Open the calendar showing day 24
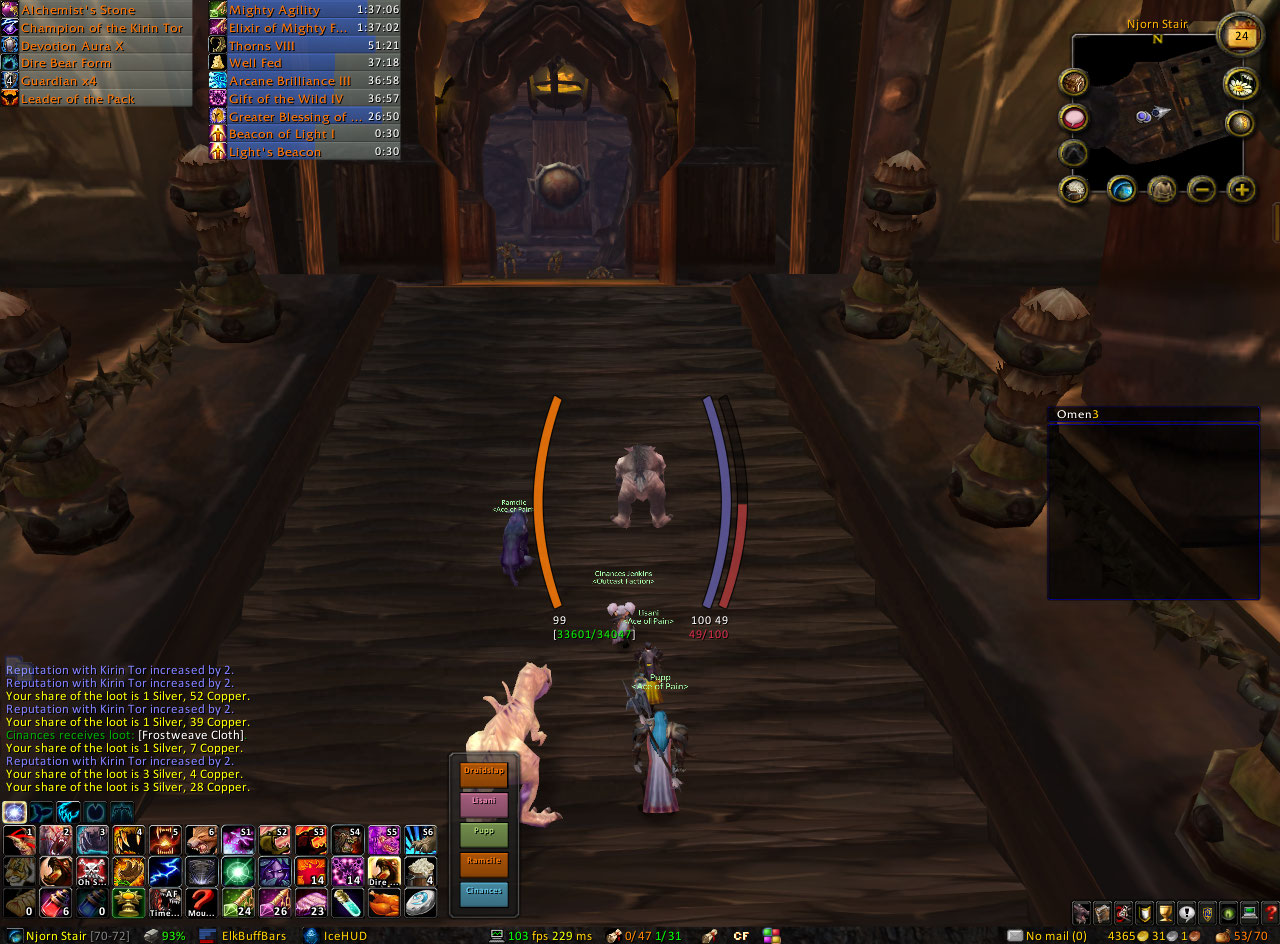Screen dimensions: 1280x944 (x=1240, y=36)
